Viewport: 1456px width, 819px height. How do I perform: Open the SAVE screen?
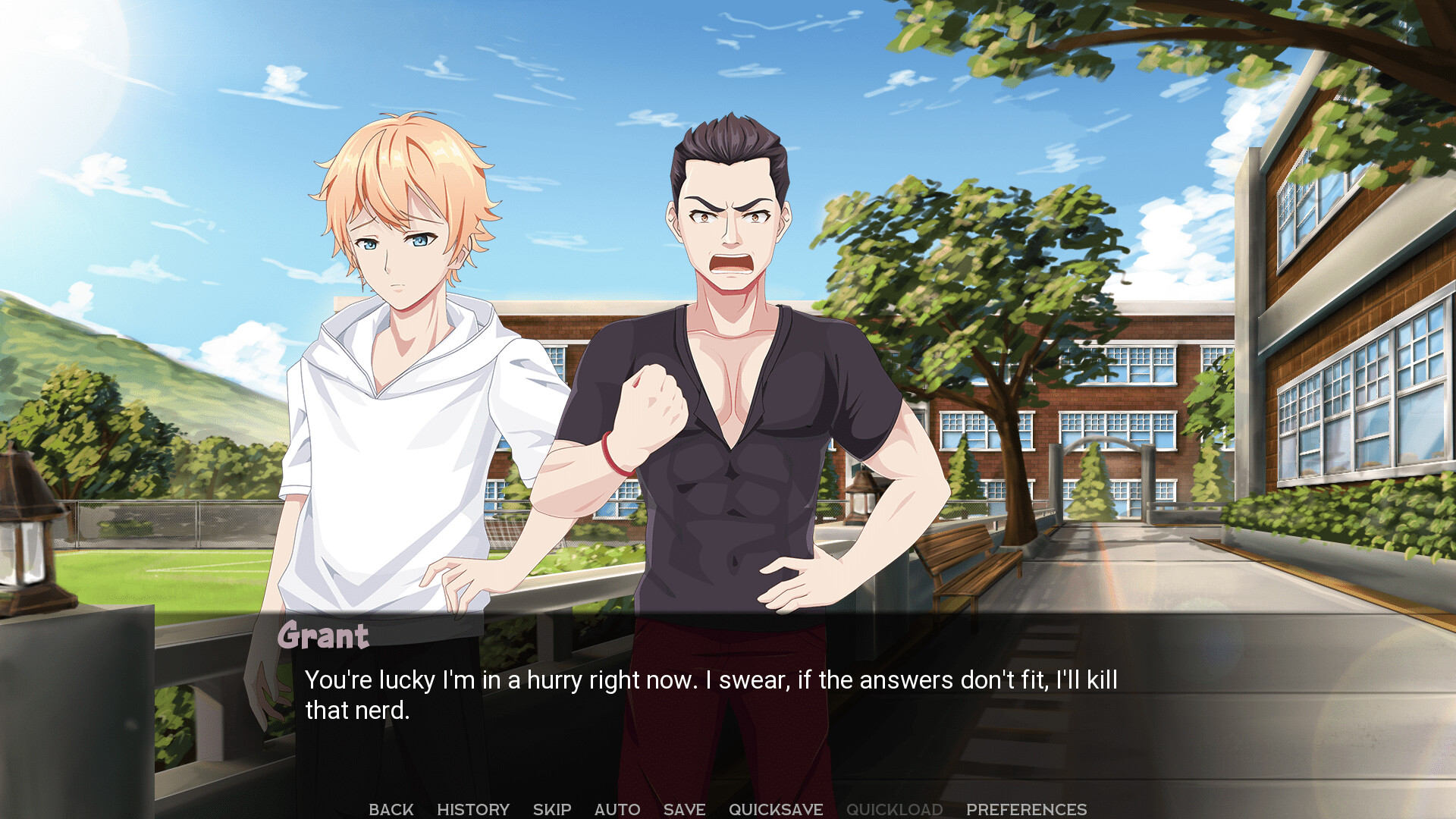pyautogui.click(x=683, y=809)
